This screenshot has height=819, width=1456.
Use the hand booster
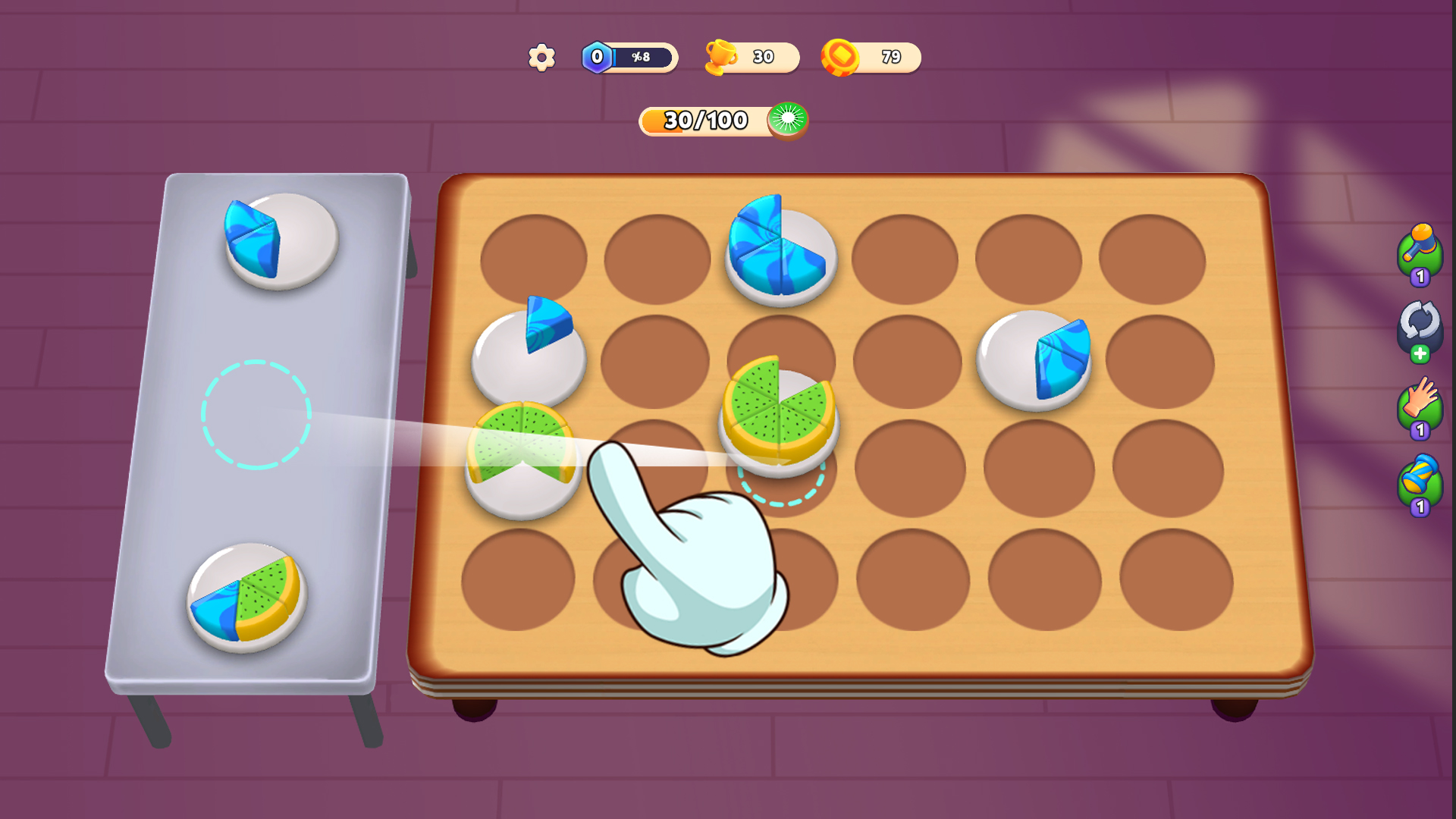click(1421, 404)
